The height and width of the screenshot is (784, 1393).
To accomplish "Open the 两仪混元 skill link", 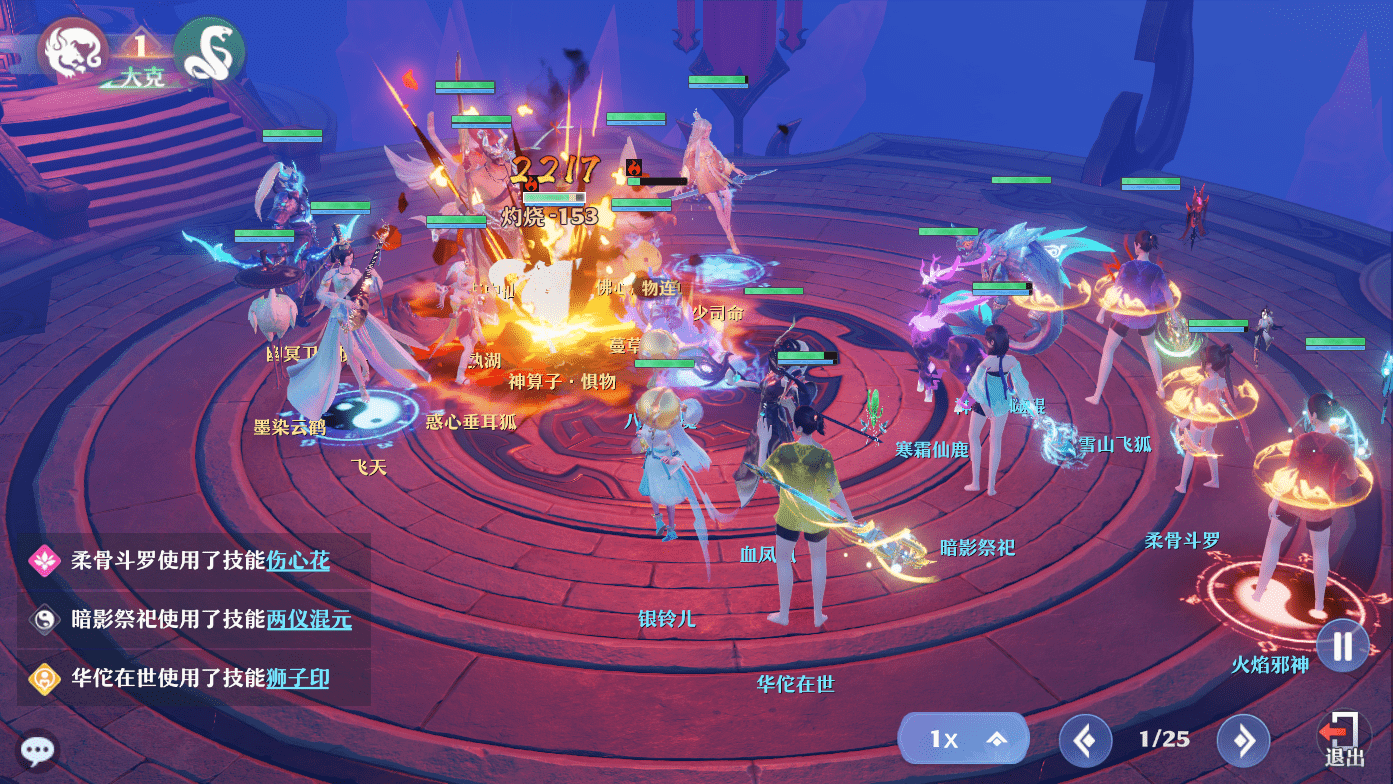I will (x=309, y=620).
